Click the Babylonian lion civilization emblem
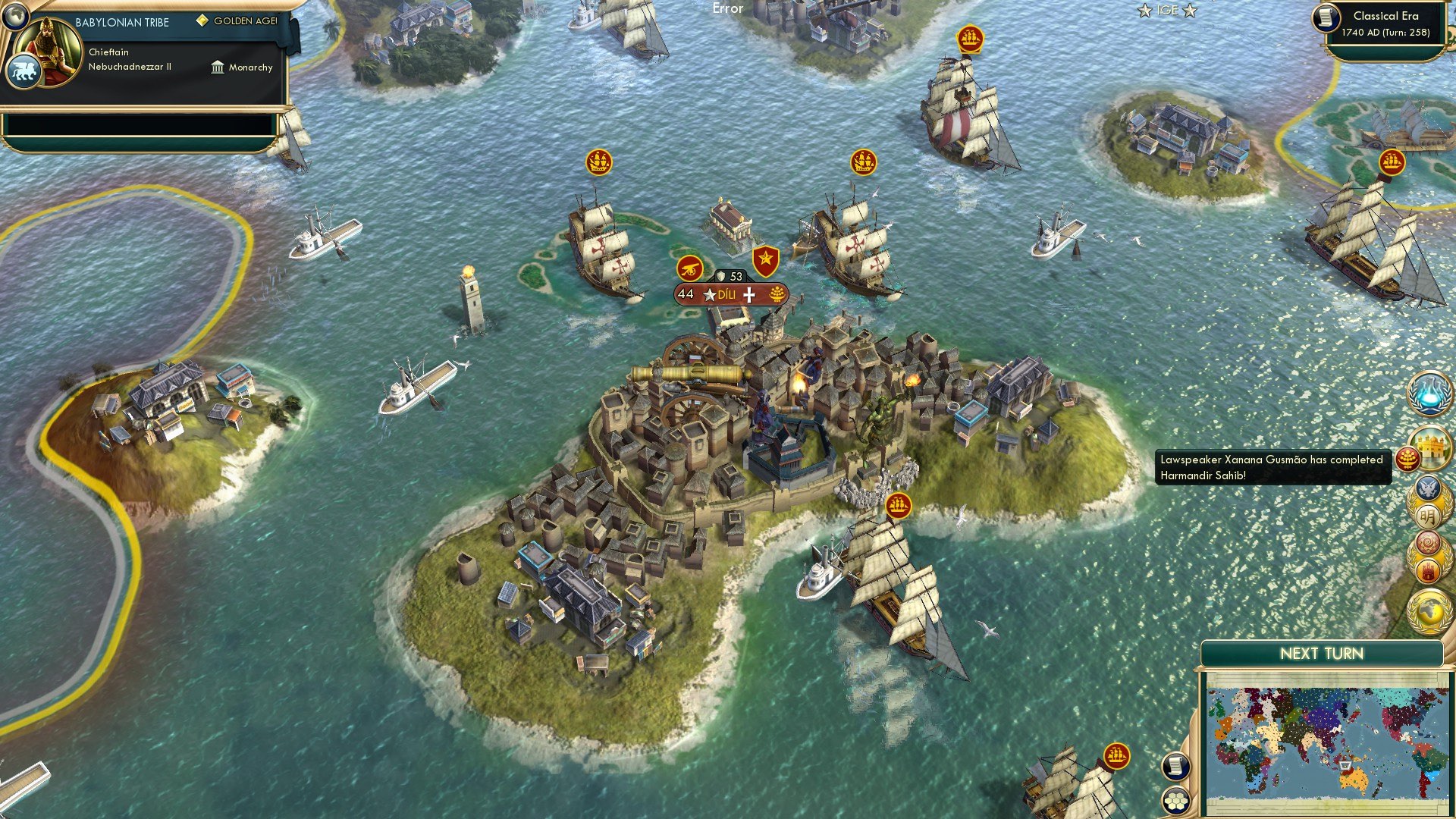This screenshot has width=1456, height=819. pyautogui.click(x=26, y=70)
